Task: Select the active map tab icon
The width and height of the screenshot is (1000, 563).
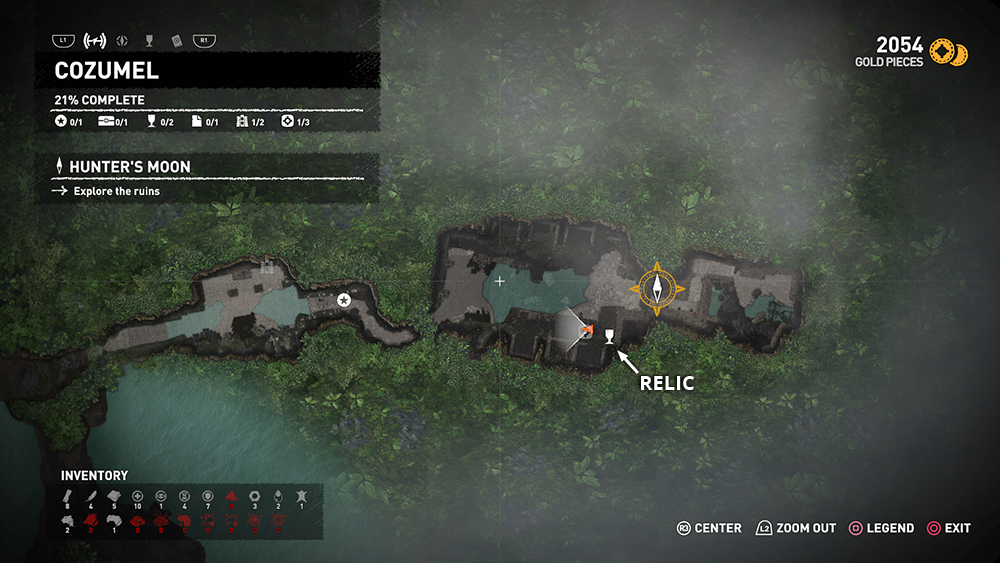Action: tap(95, 41)
